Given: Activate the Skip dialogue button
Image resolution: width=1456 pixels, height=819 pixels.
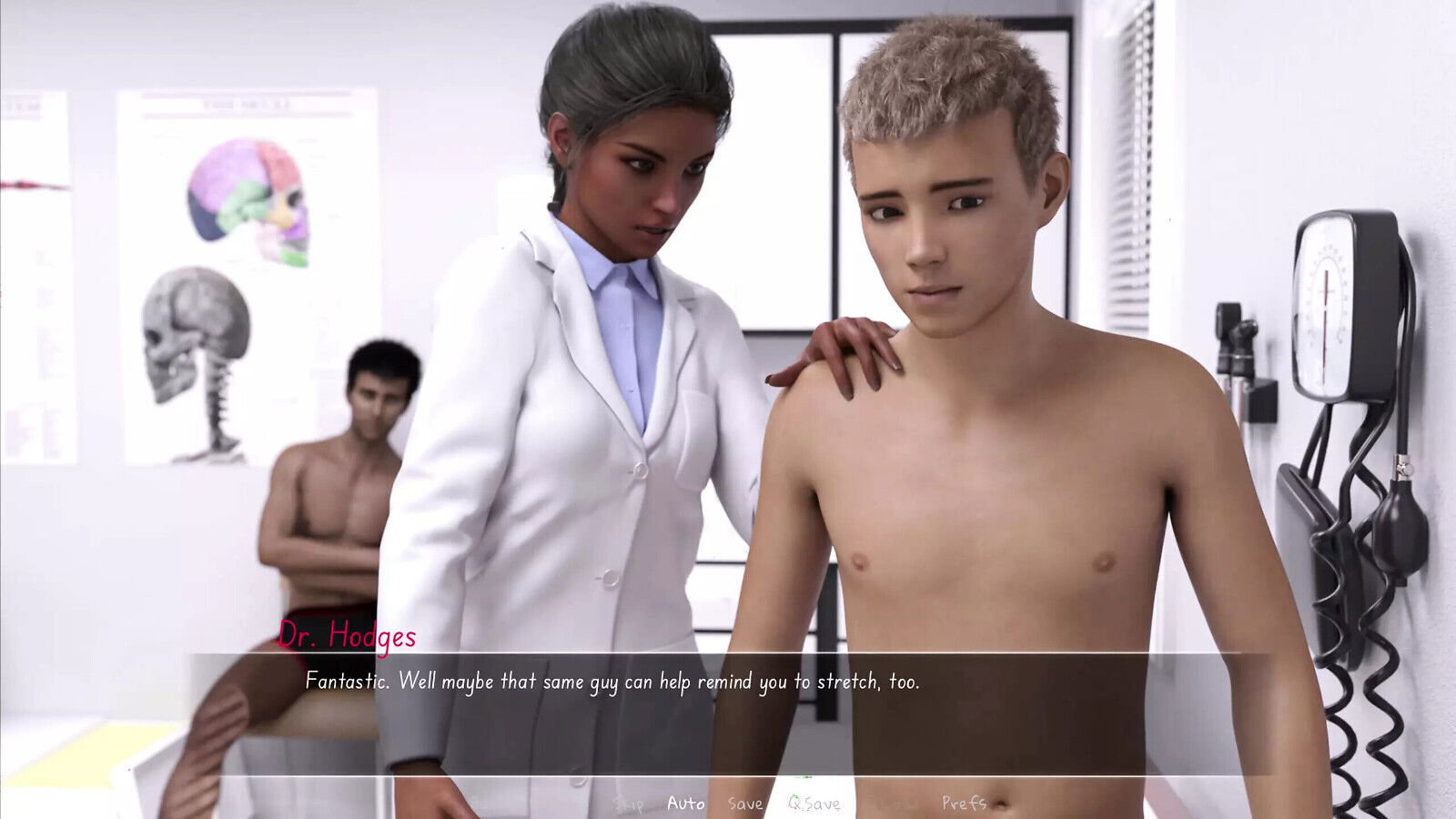Looking at the screenshot, I should (629, 803).
